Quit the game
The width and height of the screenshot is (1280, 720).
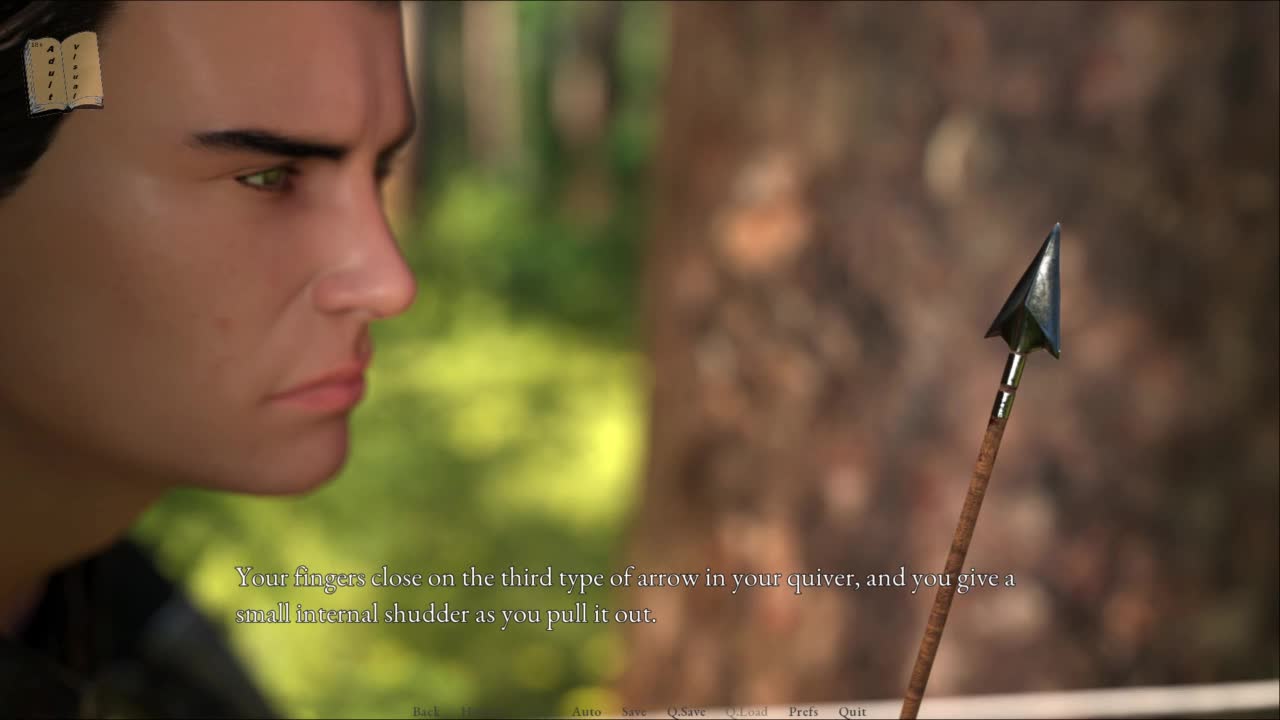852,712
